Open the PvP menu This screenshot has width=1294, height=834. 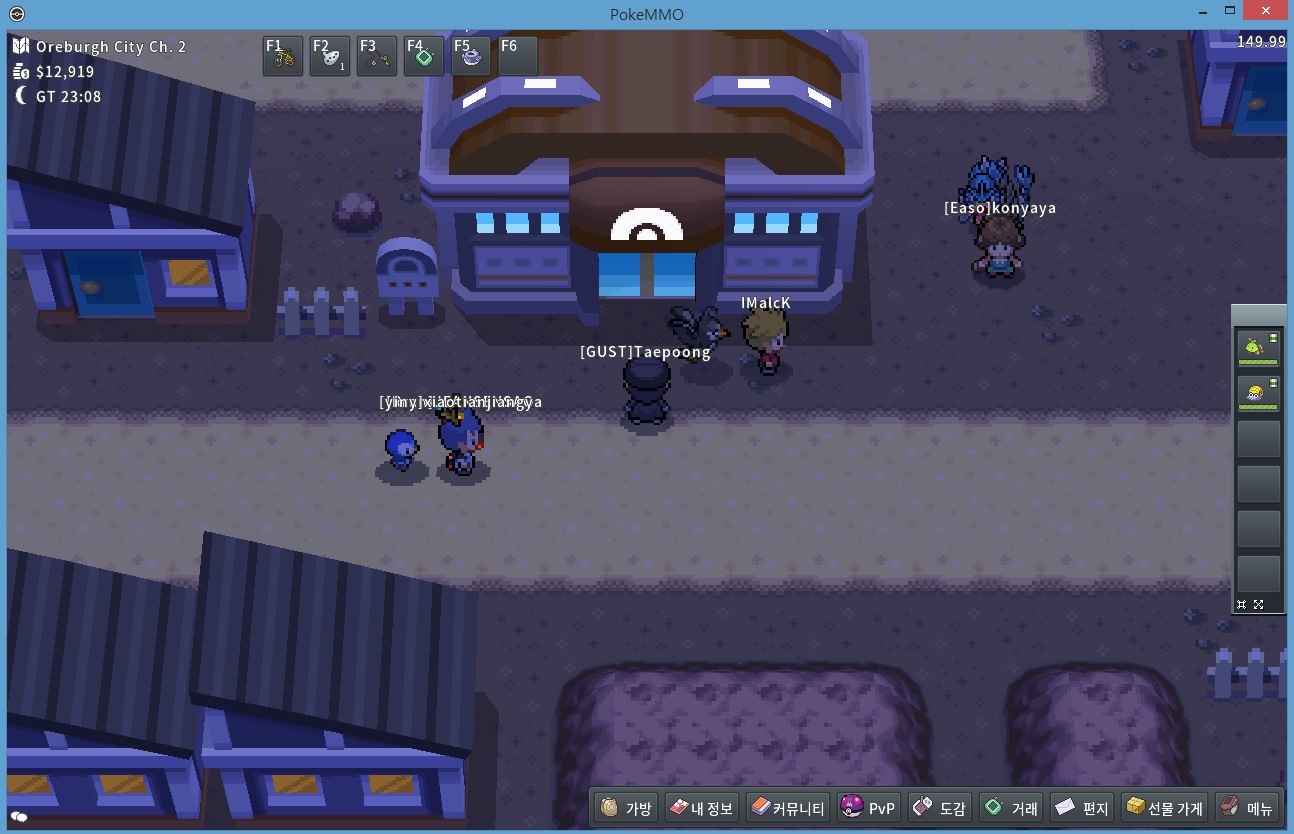(868, 808)
